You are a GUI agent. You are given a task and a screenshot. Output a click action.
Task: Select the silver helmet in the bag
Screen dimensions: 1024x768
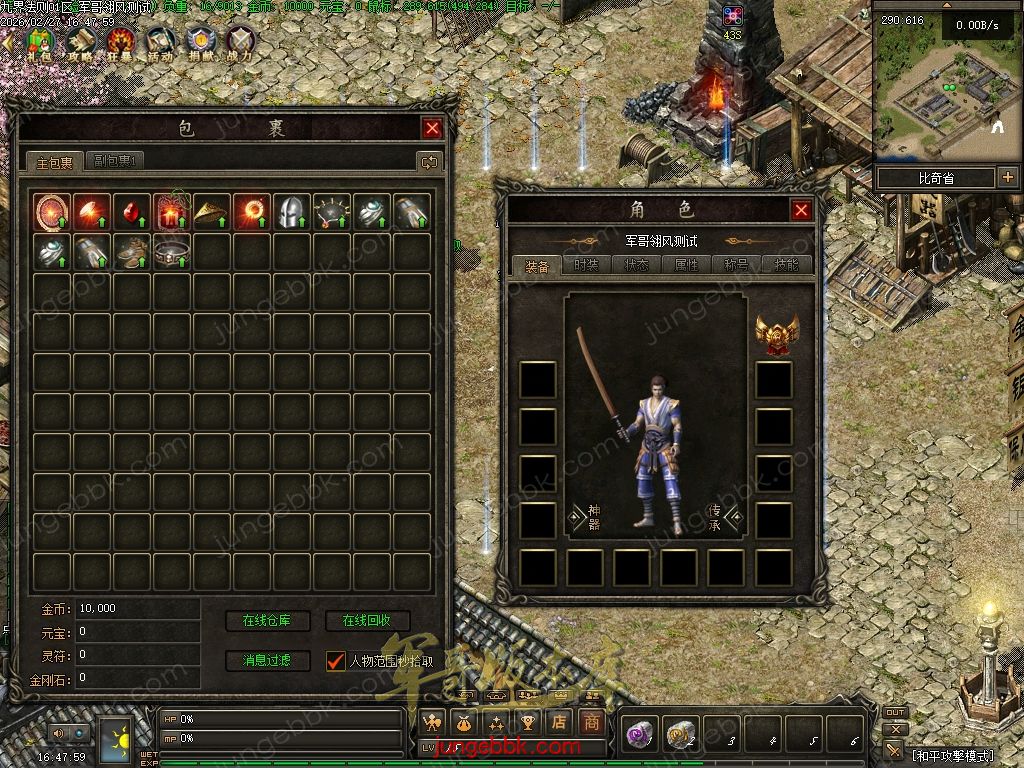[291, 212]
